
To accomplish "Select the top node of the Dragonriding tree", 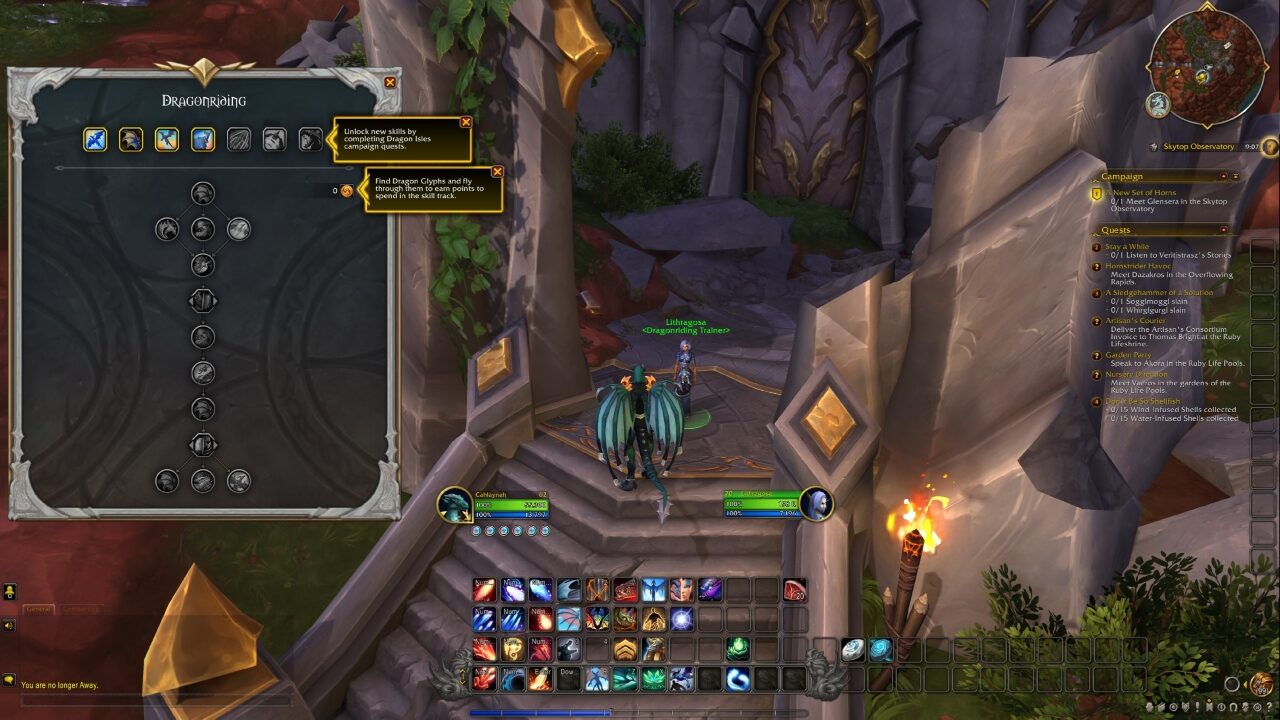I will (x=203, y=193).
